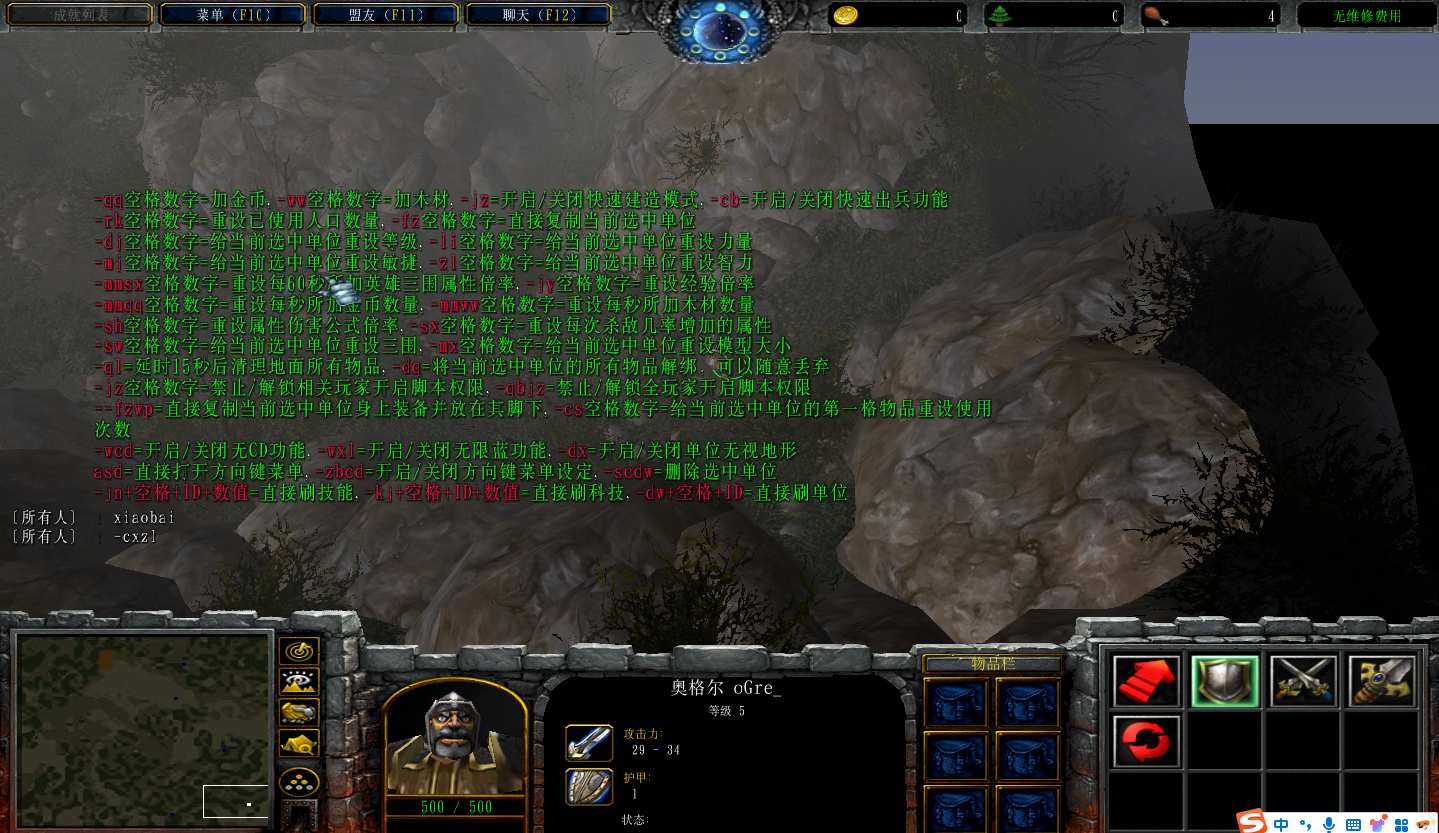Viewport: 1439px width, 833px height.
Task: Toggle the minimap ally color mode button
Action: click(x=299, y=712)
